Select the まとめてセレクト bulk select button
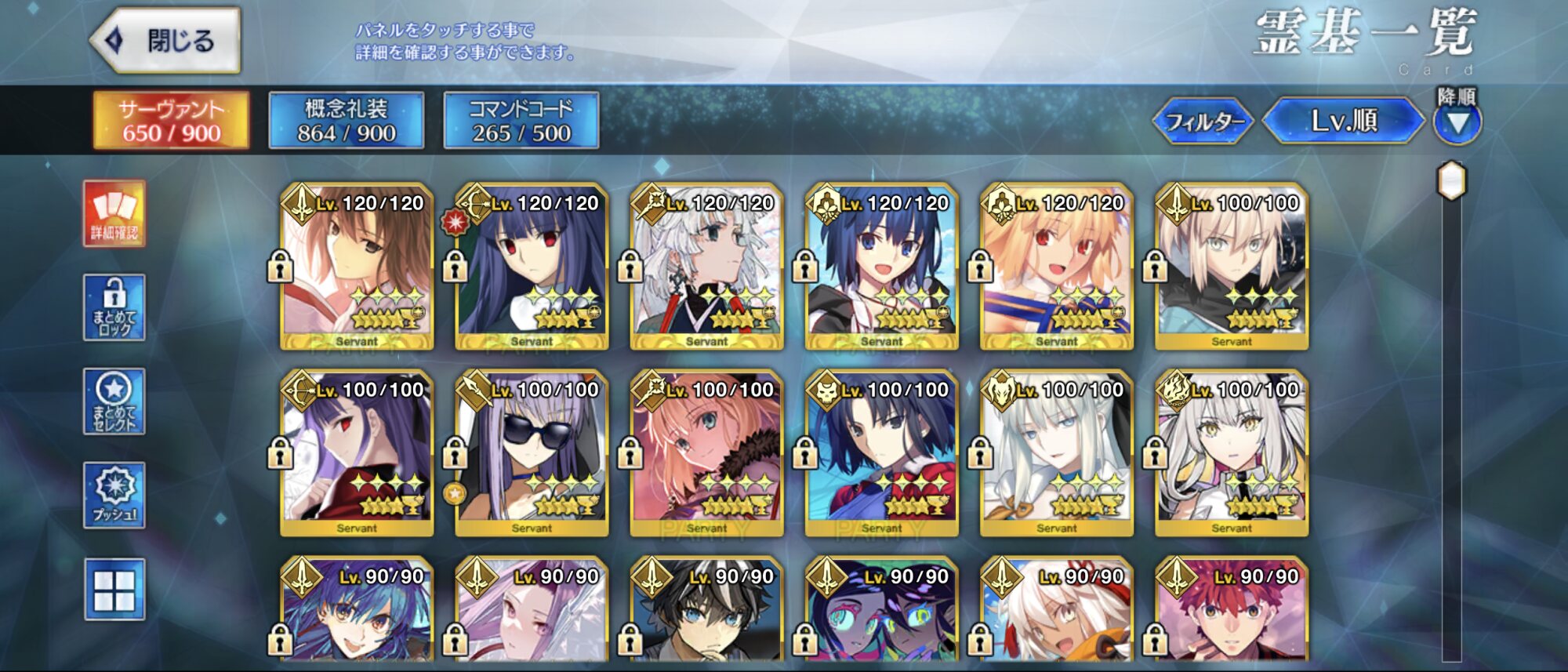This screenshot has width=1568, height=672. click(114, 401)
